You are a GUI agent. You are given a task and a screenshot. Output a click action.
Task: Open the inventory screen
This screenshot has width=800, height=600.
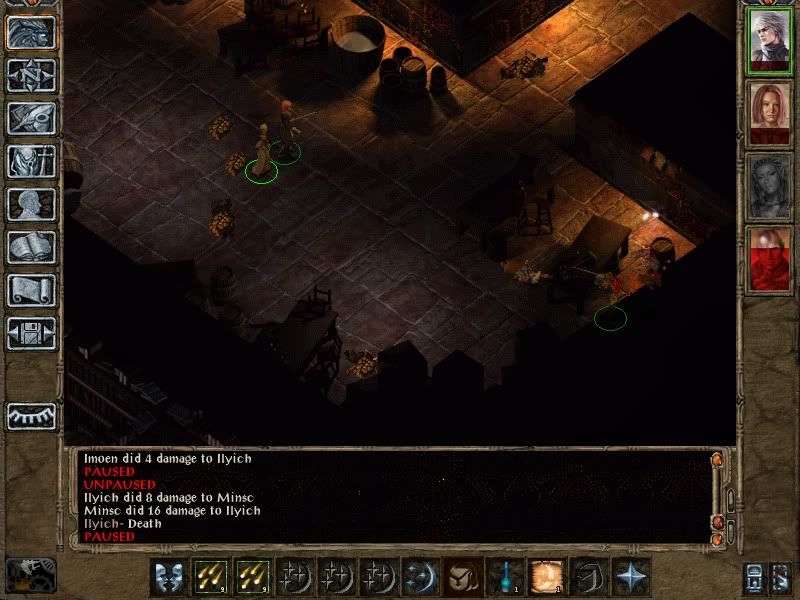(31, 161)
